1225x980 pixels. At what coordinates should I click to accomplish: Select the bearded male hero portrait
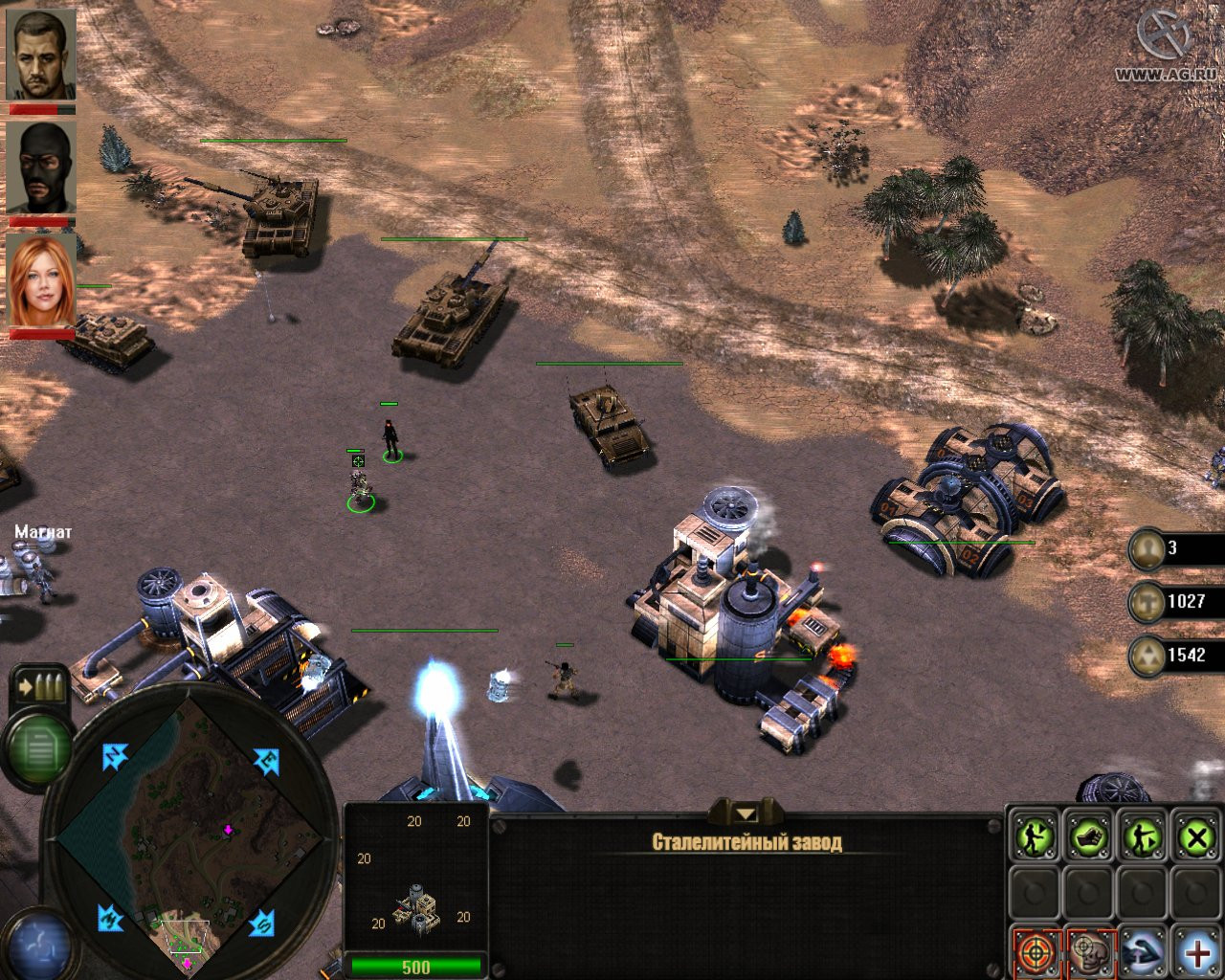[41, 55]
